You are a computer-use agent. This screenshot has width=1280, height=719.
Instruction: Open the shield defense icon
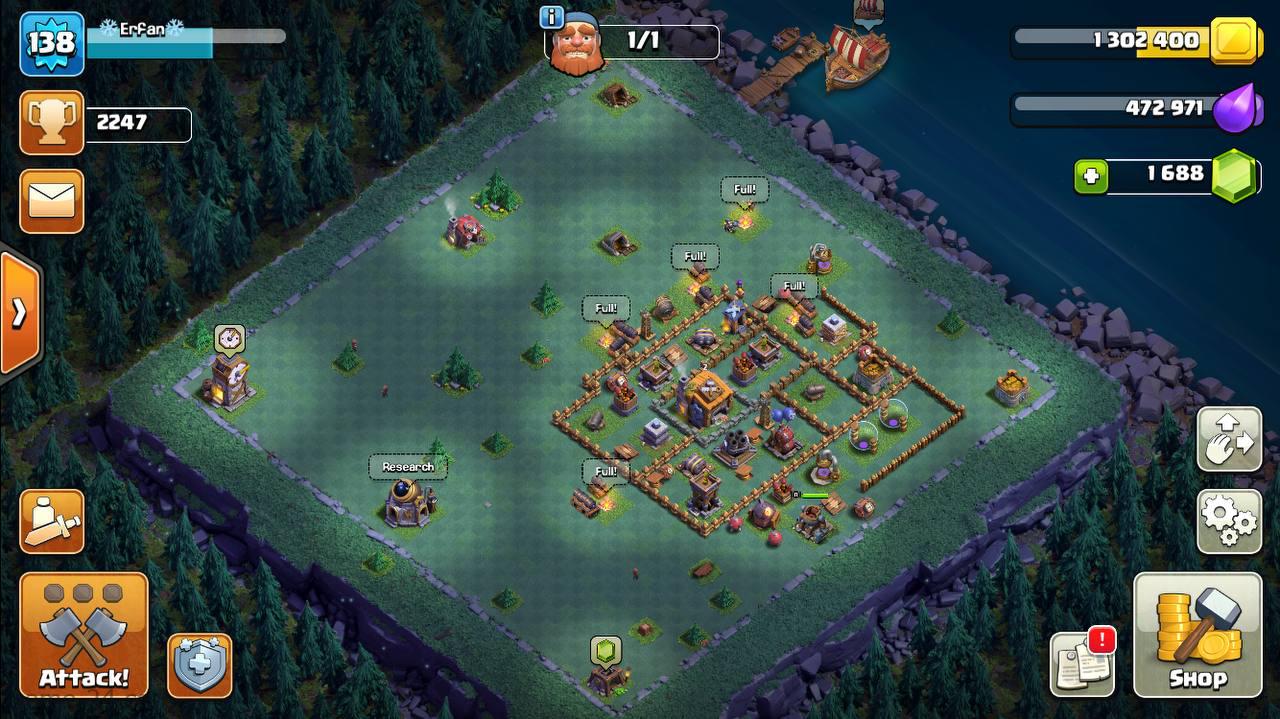pyautogui.click(x=200, y=665)
